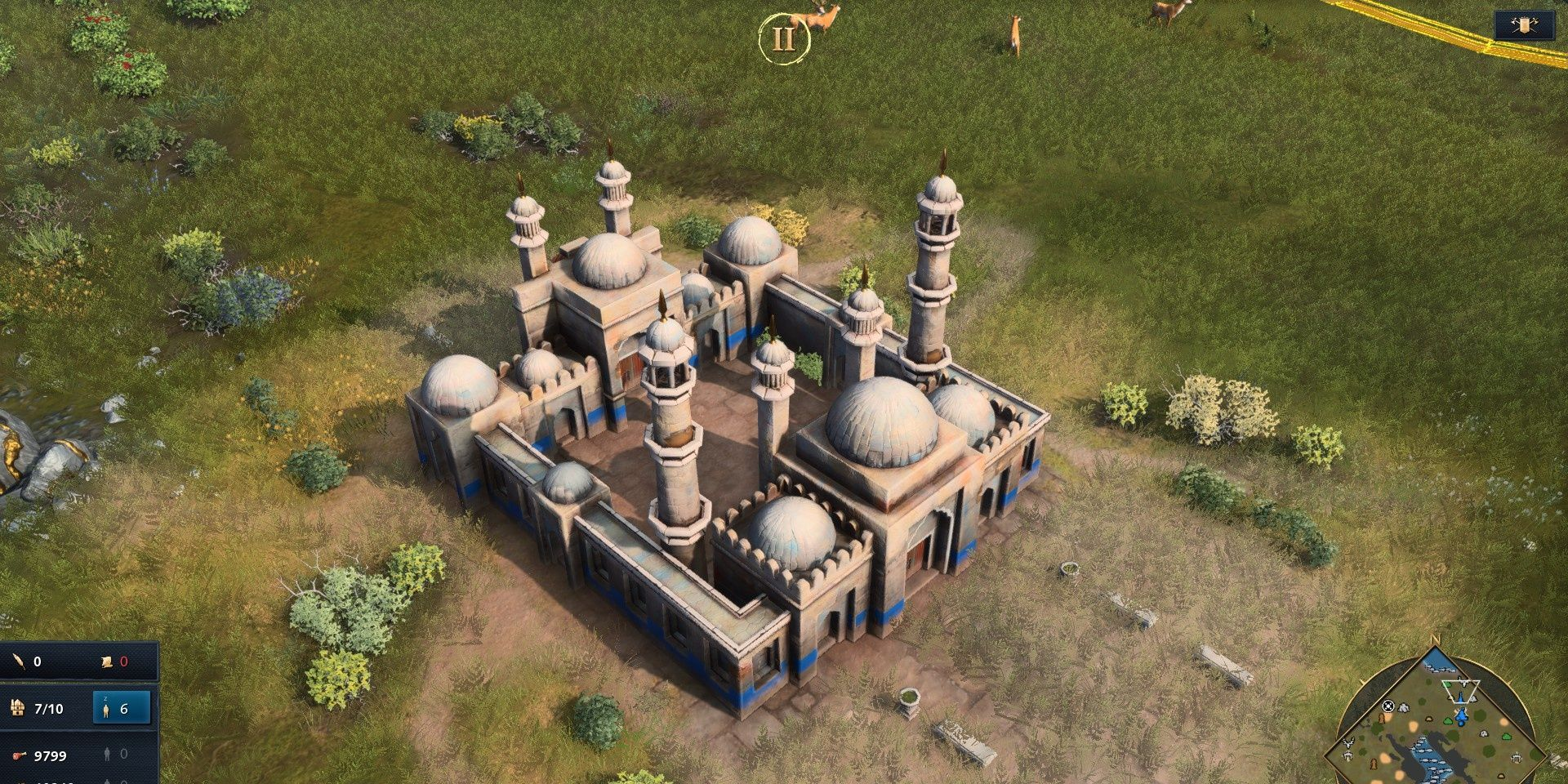1568x784 pixels.
Task: Select the blue town center minimap marker
Action: pos(1461,716)
